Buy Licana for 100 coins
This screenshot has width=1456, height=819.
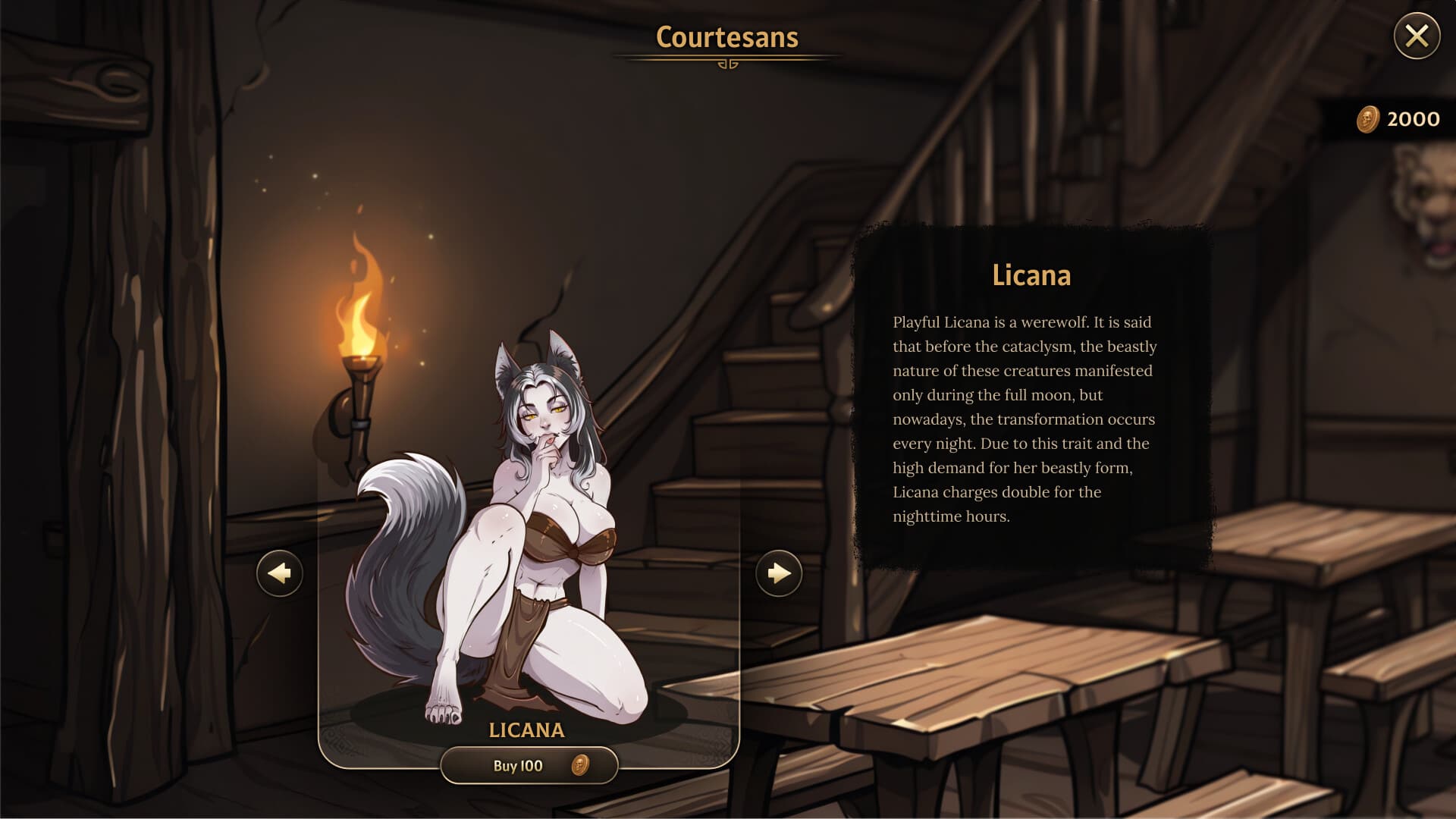tap(529, 765)
